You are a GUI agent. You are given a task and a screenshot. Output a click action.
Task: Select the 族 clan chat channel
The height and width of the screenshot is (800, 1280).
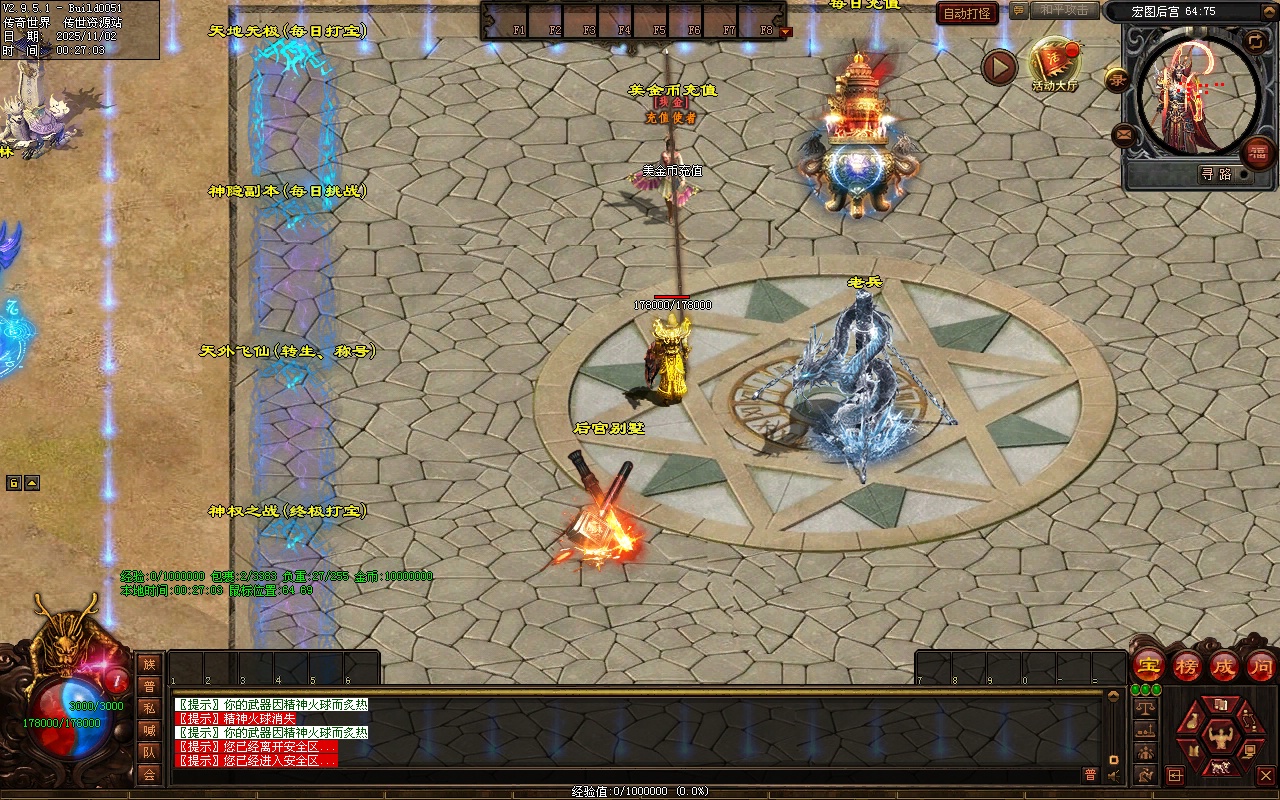click(149, 664)
